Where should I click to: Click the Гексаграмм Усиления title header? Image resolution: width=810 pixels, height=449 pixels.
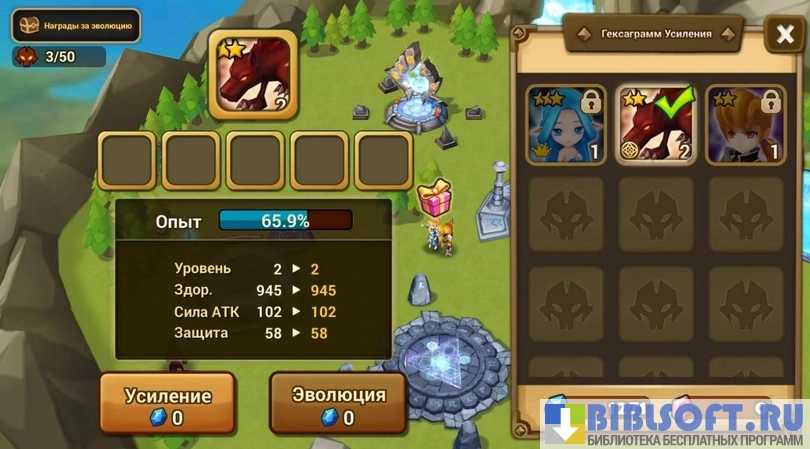[x=653, y=33]
